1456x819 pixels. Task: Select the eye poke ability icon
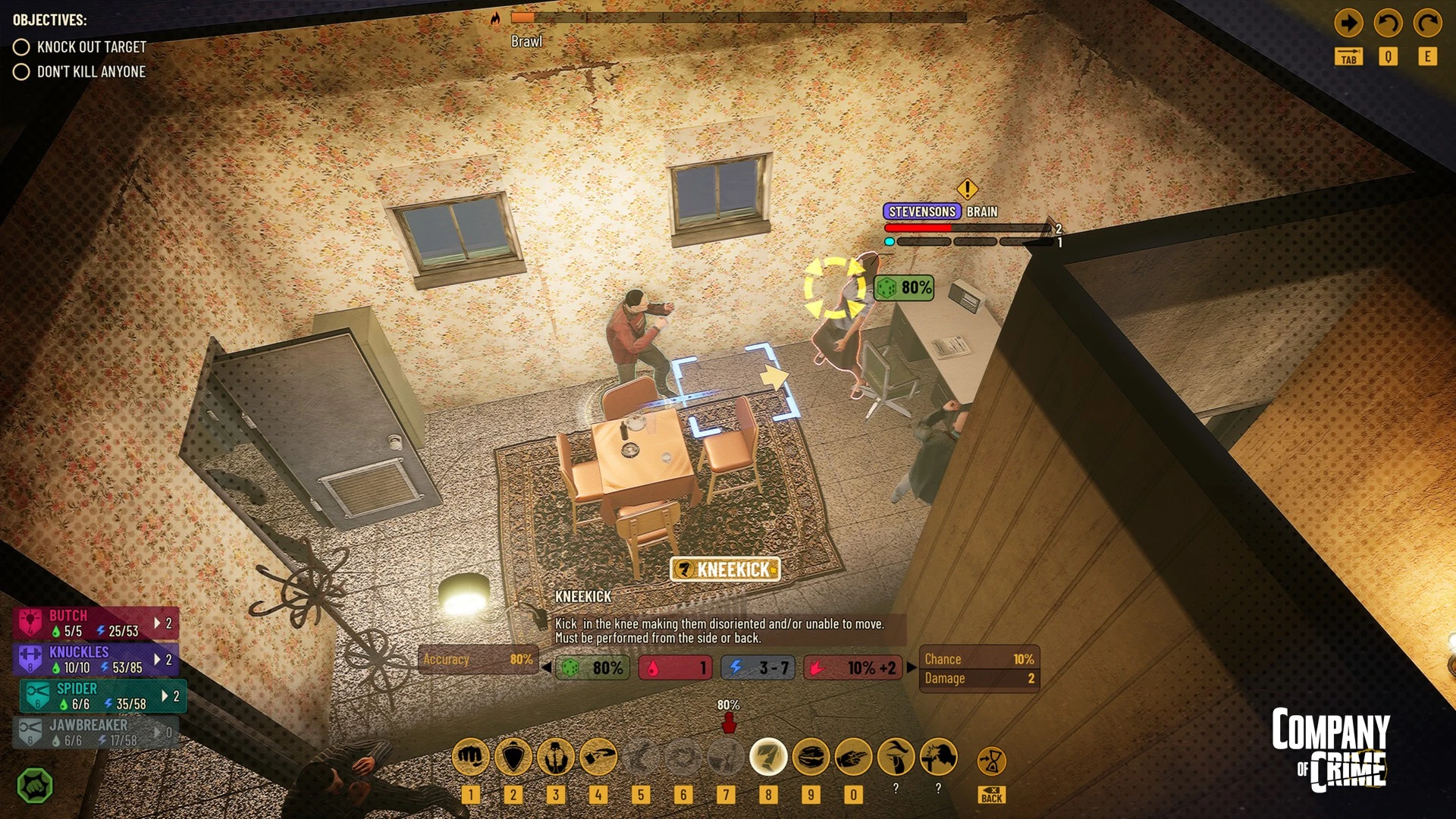(x=896, y=757)
